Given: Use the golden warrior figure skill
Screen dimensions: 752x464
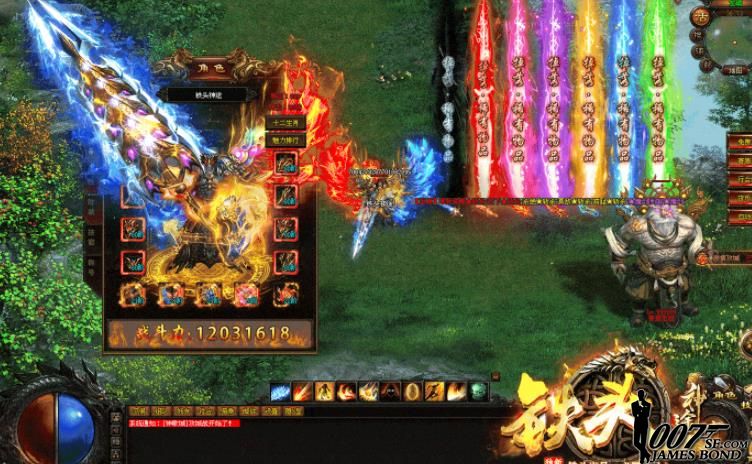Looking at the screenshot, I should [x=323, y=391].
